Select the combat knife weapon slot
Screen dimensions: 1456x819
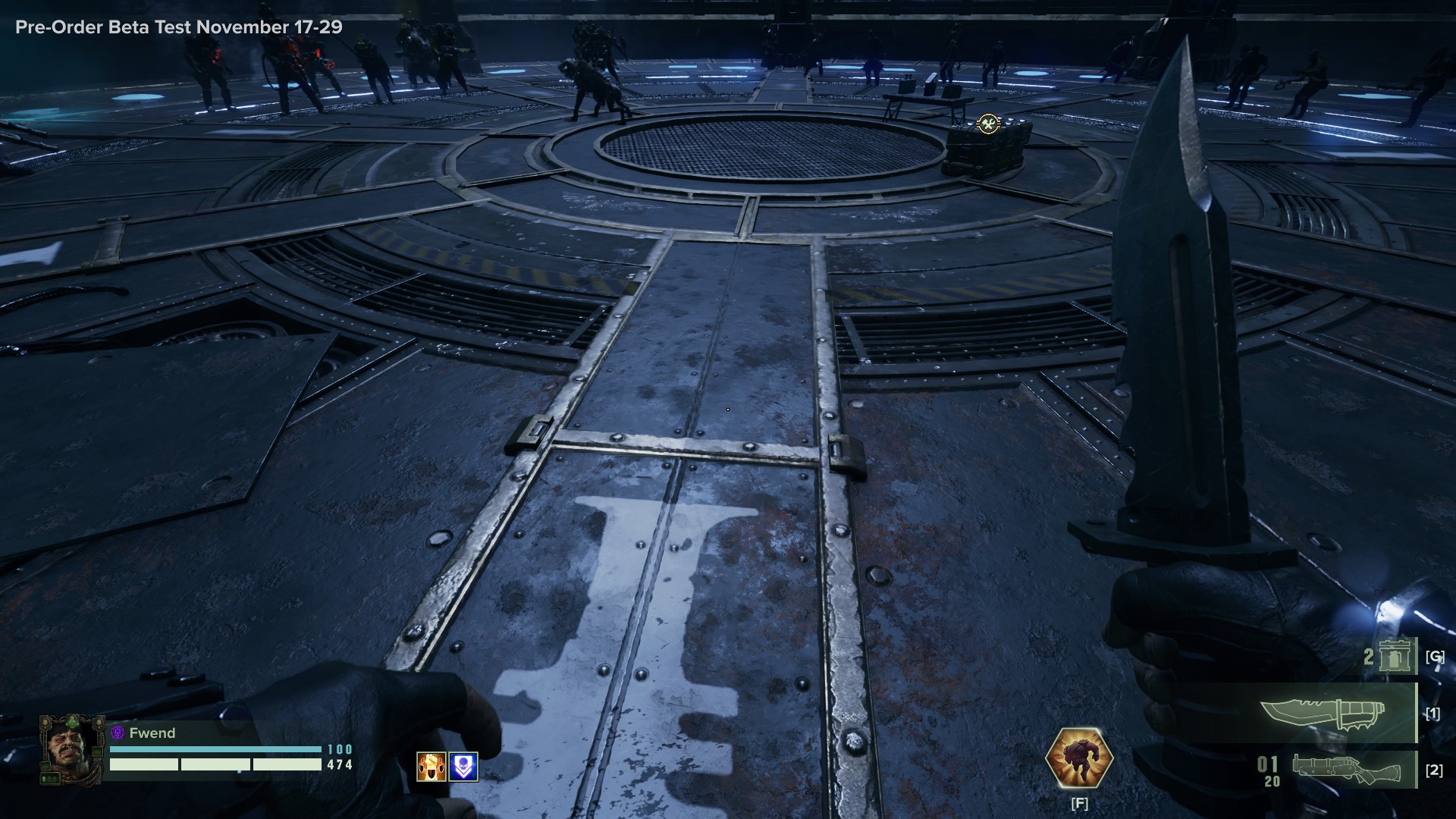click(x=1323, y=714)
